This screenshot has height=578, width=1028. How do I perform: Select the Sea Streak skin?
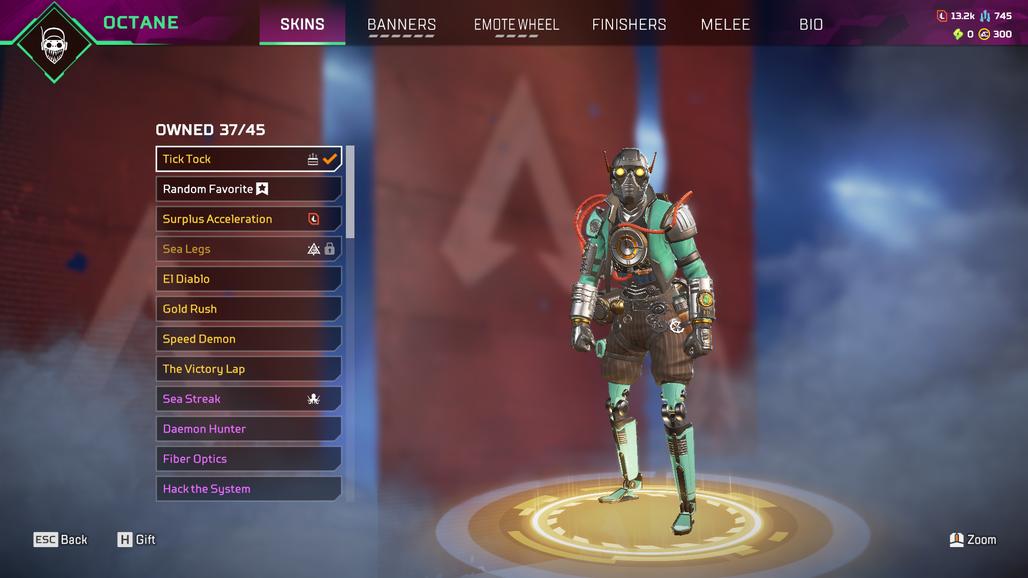tap(248, 399)
